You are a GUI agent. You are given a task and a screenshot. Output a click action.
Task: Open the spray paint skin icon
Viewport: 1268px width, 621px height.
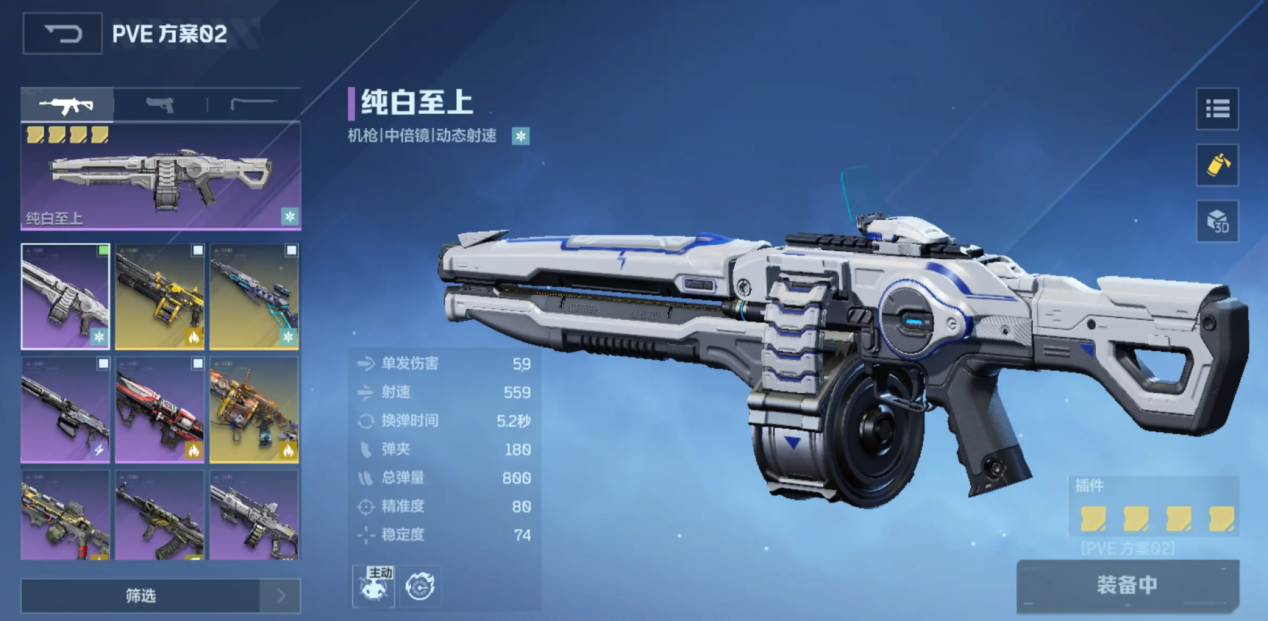tap(1217, 165)
